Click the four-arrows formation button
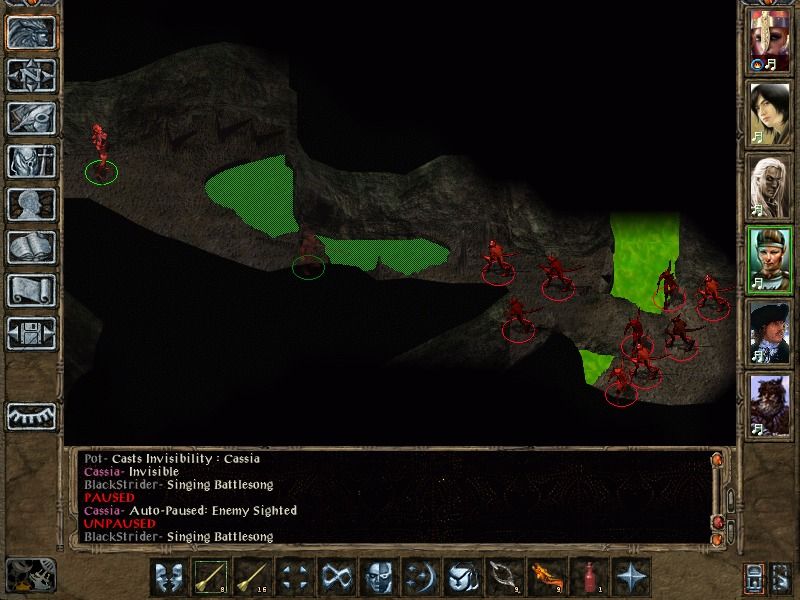 tap(295, 577)
